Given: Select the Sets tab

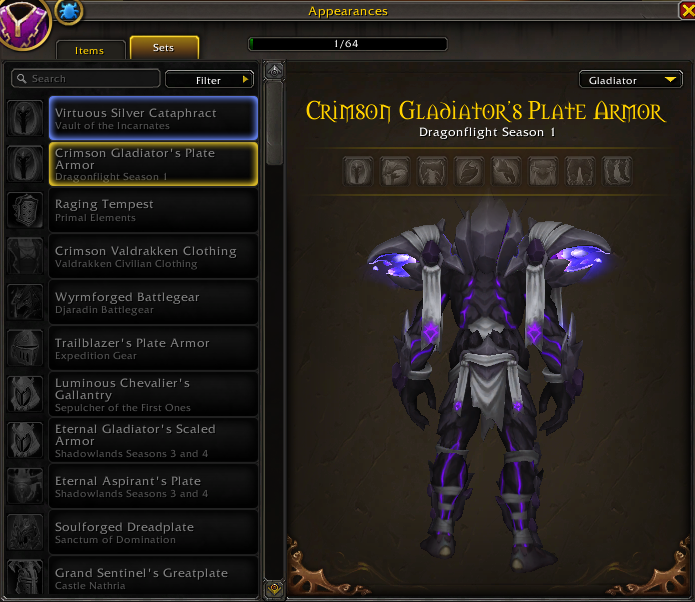Looking at the screenshot, I should coord(164,48).
